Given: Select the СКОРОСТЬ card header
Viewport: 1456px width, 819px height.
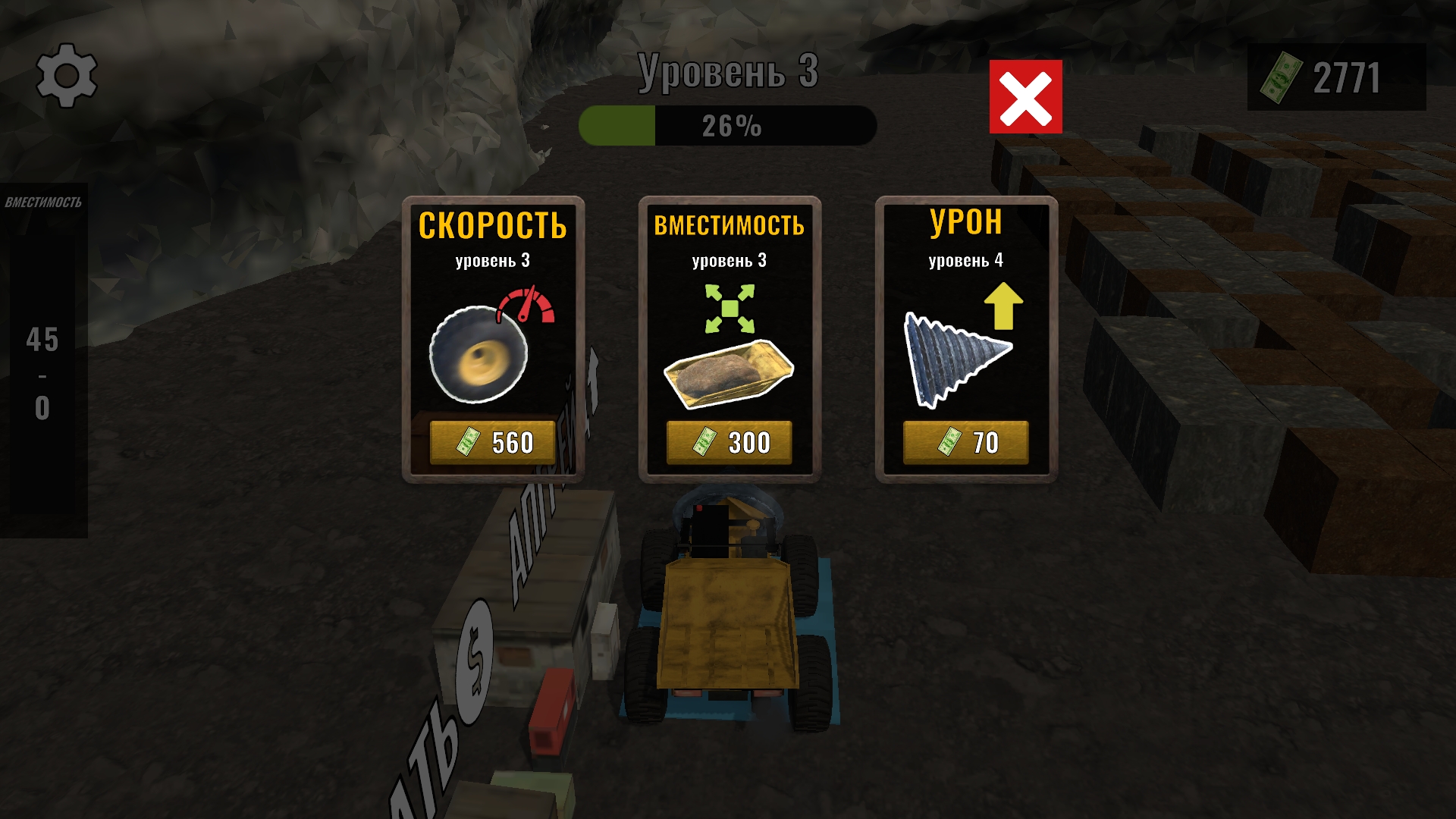Looking at the screenshot, I should (x=494, y=226).
